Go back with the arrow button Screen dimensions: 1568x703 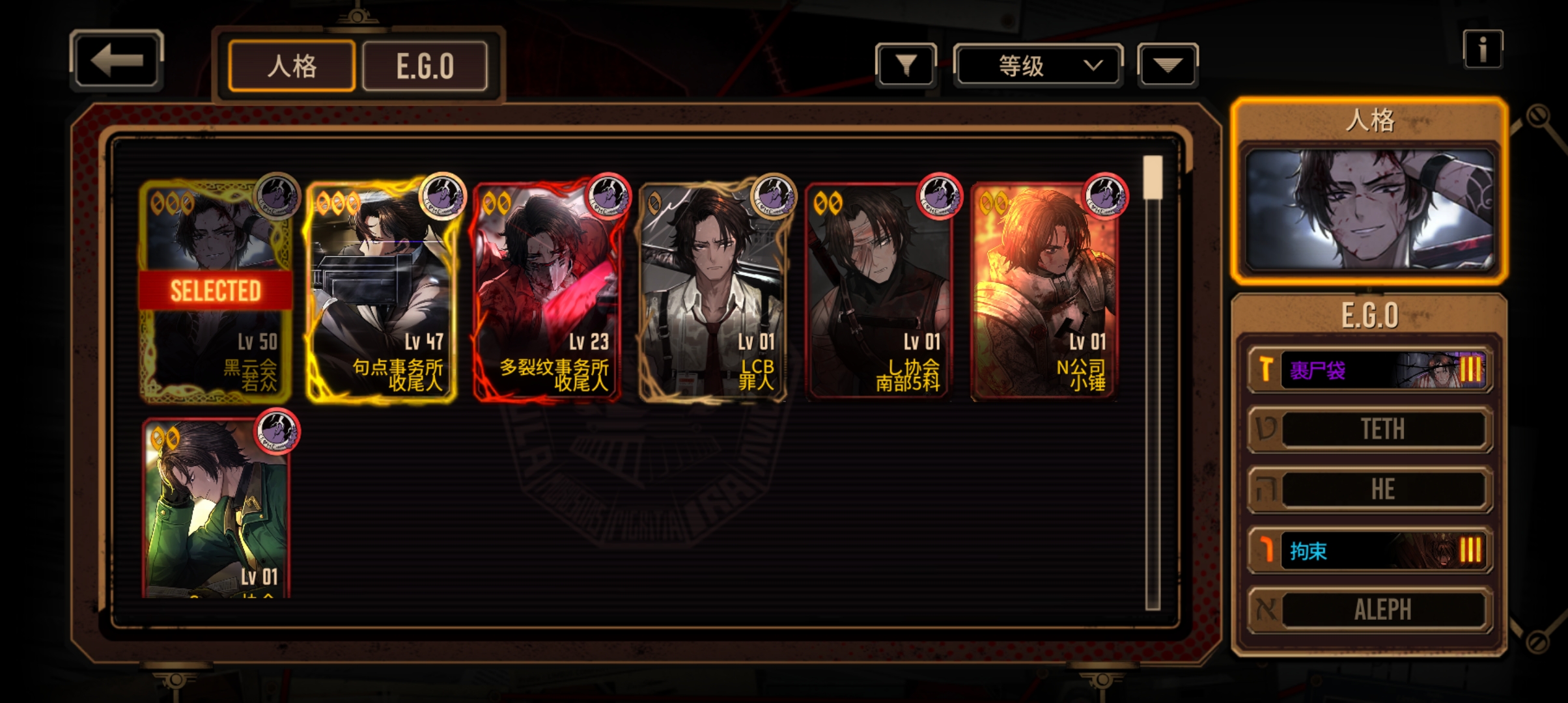pos(116,61)
